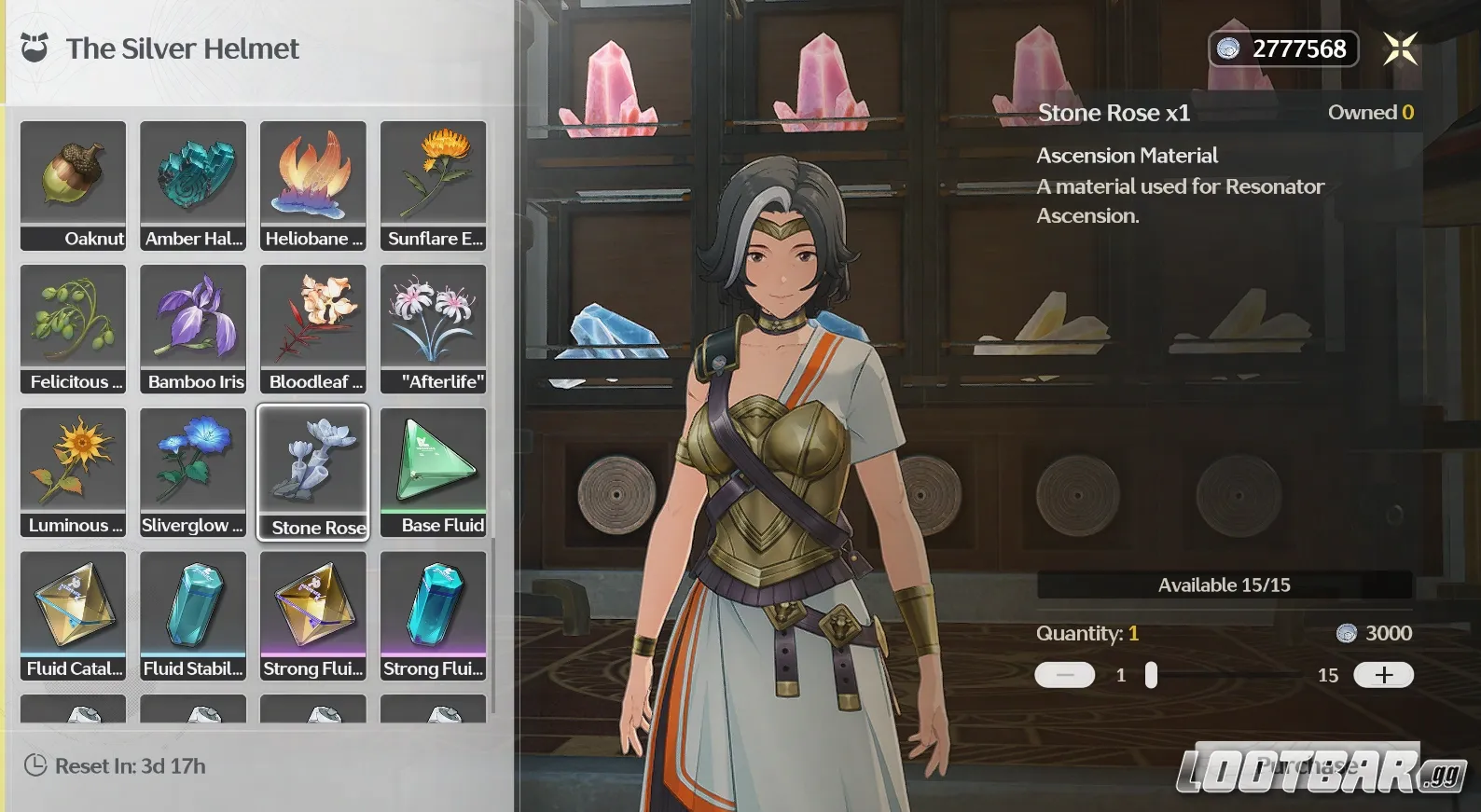
Task: Choose the Amber Hal... crystal item
Action: click(x=193, y=185)
